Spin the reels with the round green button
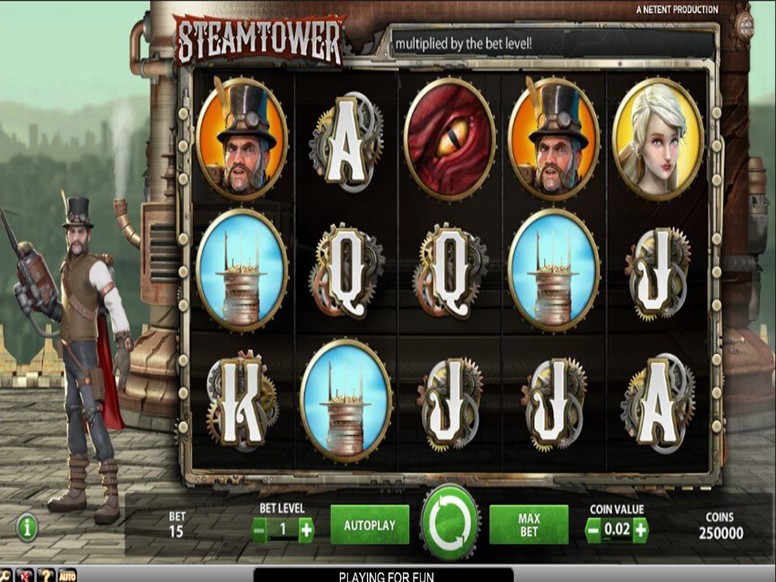 coord(449,523)
